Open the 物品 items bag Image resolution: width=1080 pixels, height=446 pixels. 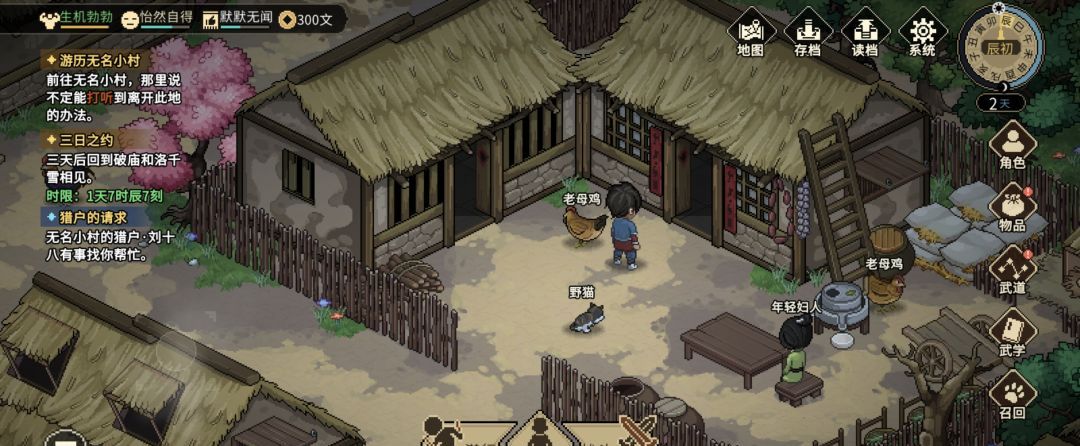pos(1012,208)
